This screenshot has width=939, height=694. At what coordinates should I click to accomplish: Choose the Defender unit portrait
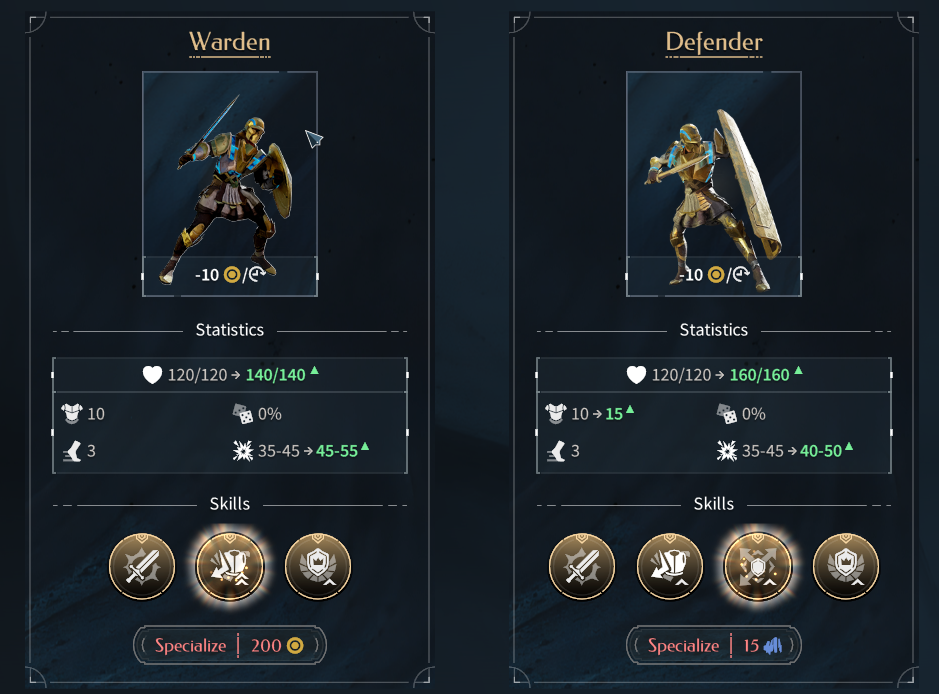pos(713,183)
